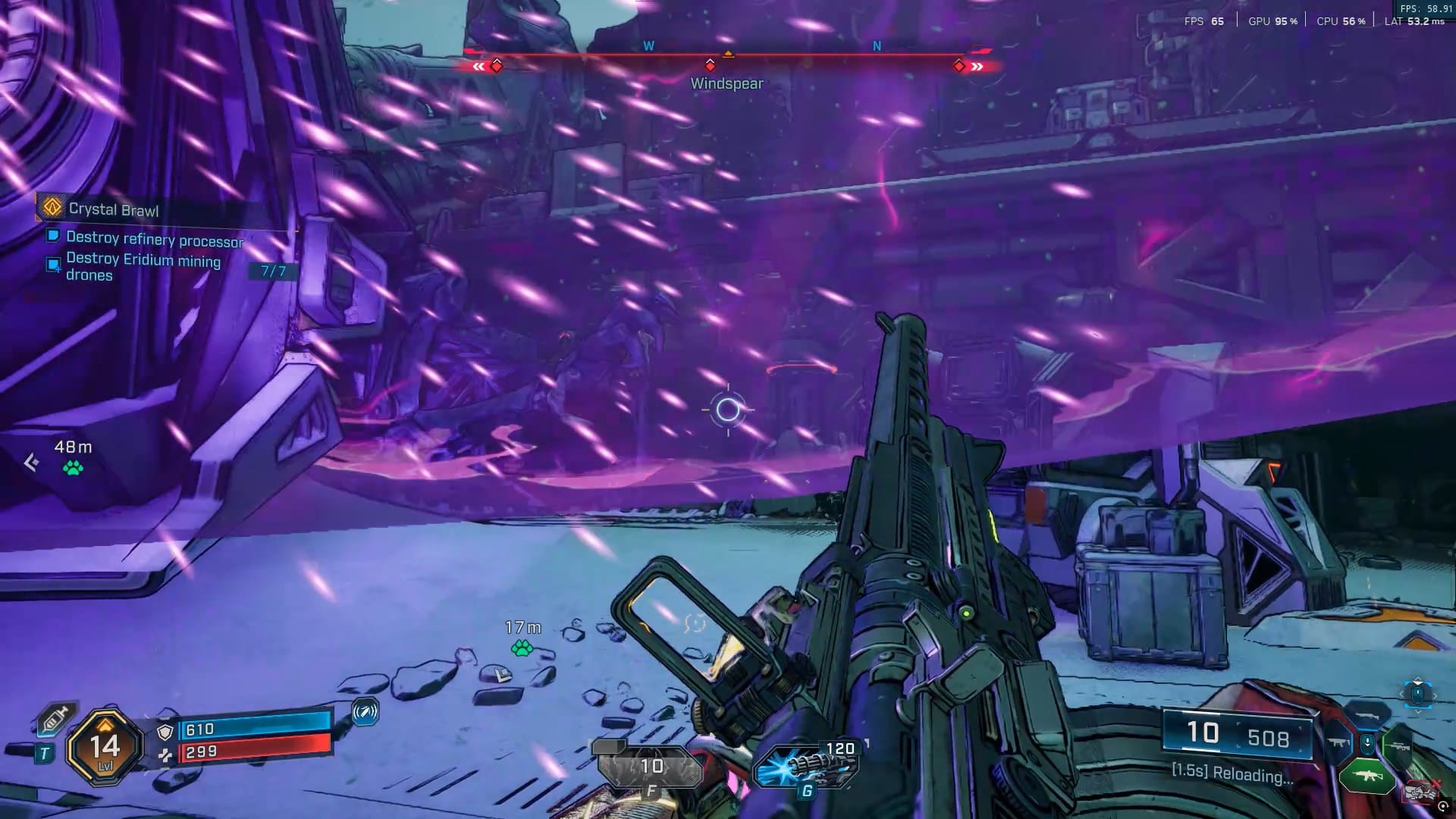
Task: Select the Crystal Brawl quest tracker title
Action: [x=114, y=209]
